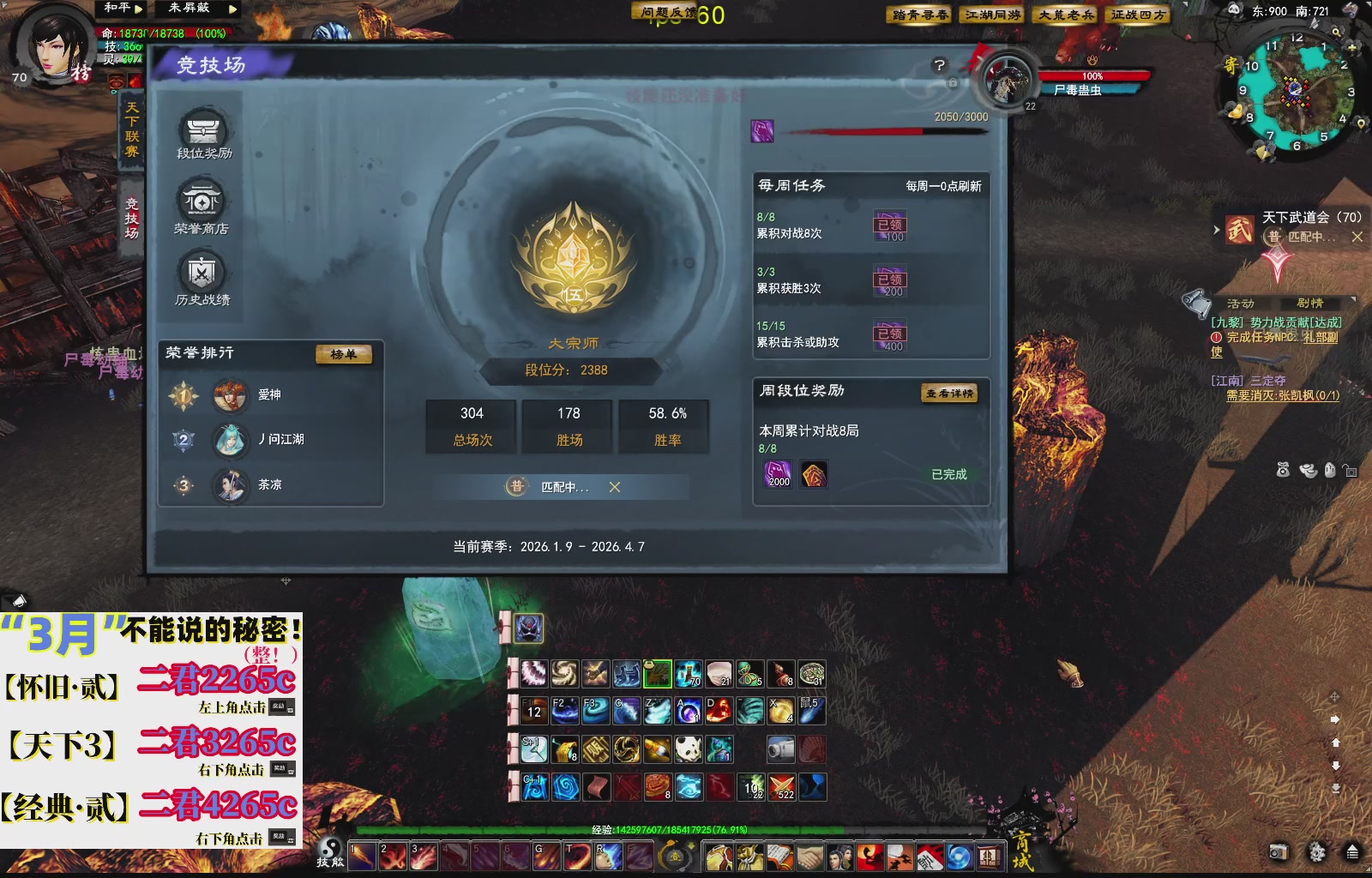1372x878 pixels.
Task: Collapse the quest panel with corner triangle
Action: (1354, 299)
